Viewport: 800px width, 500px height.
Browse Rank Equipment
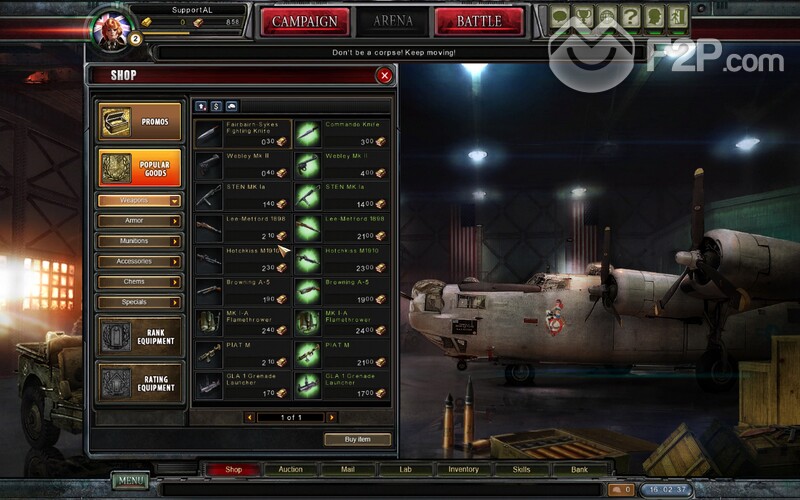(140, 337)
